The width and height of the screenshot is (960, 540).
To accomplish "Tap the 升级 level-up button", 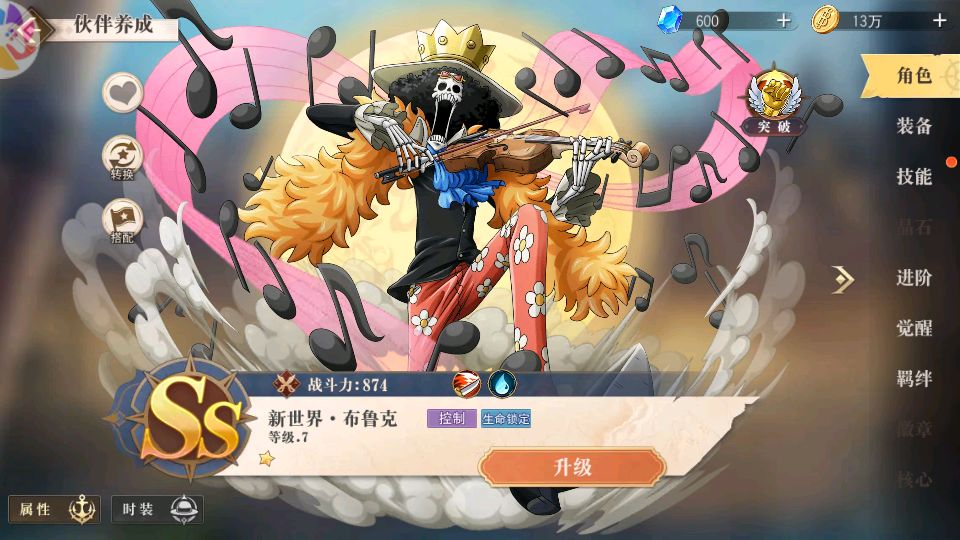I will tap(572, 466).
